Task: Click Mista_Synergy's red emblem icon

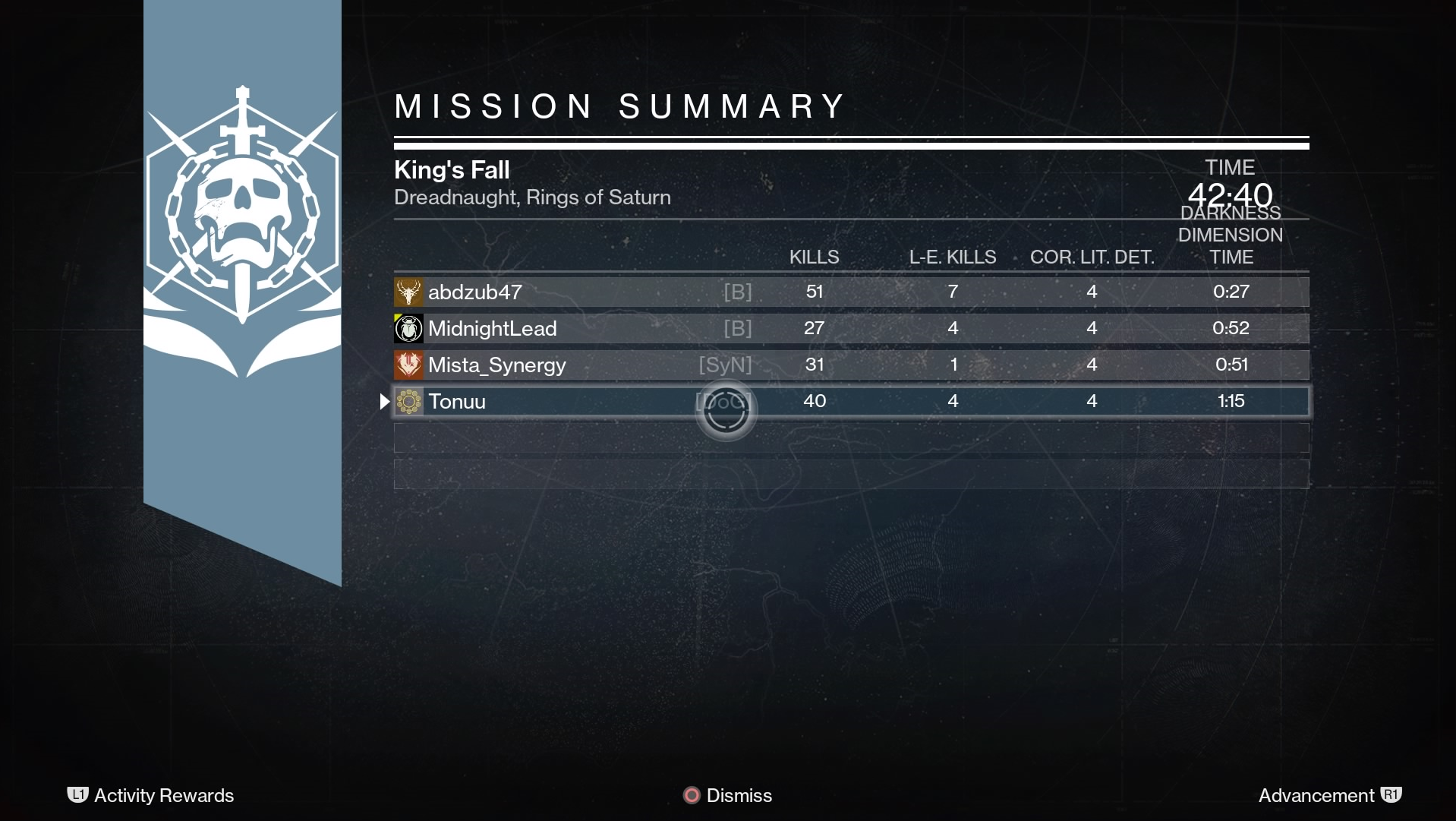Action: [408, 365]
